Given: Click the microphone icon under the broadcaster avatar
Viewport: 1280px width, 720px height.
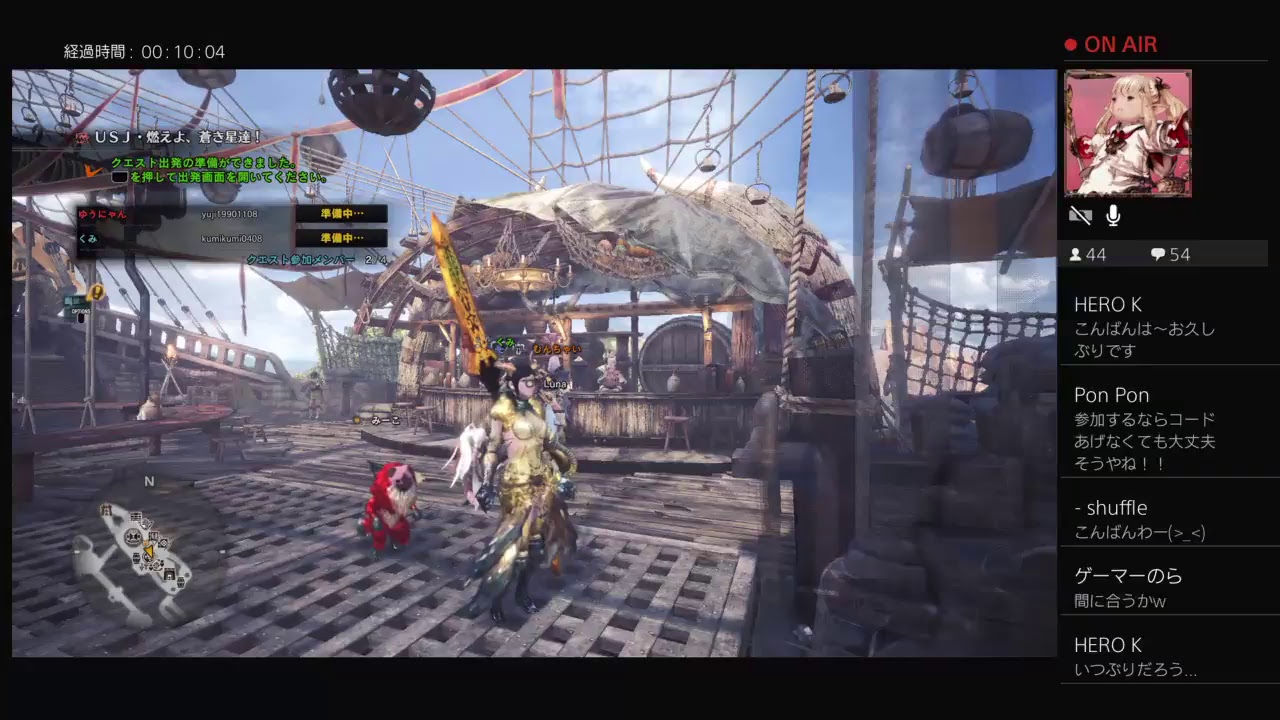Looking at the screenshot, I should (x=1113, y=214).
